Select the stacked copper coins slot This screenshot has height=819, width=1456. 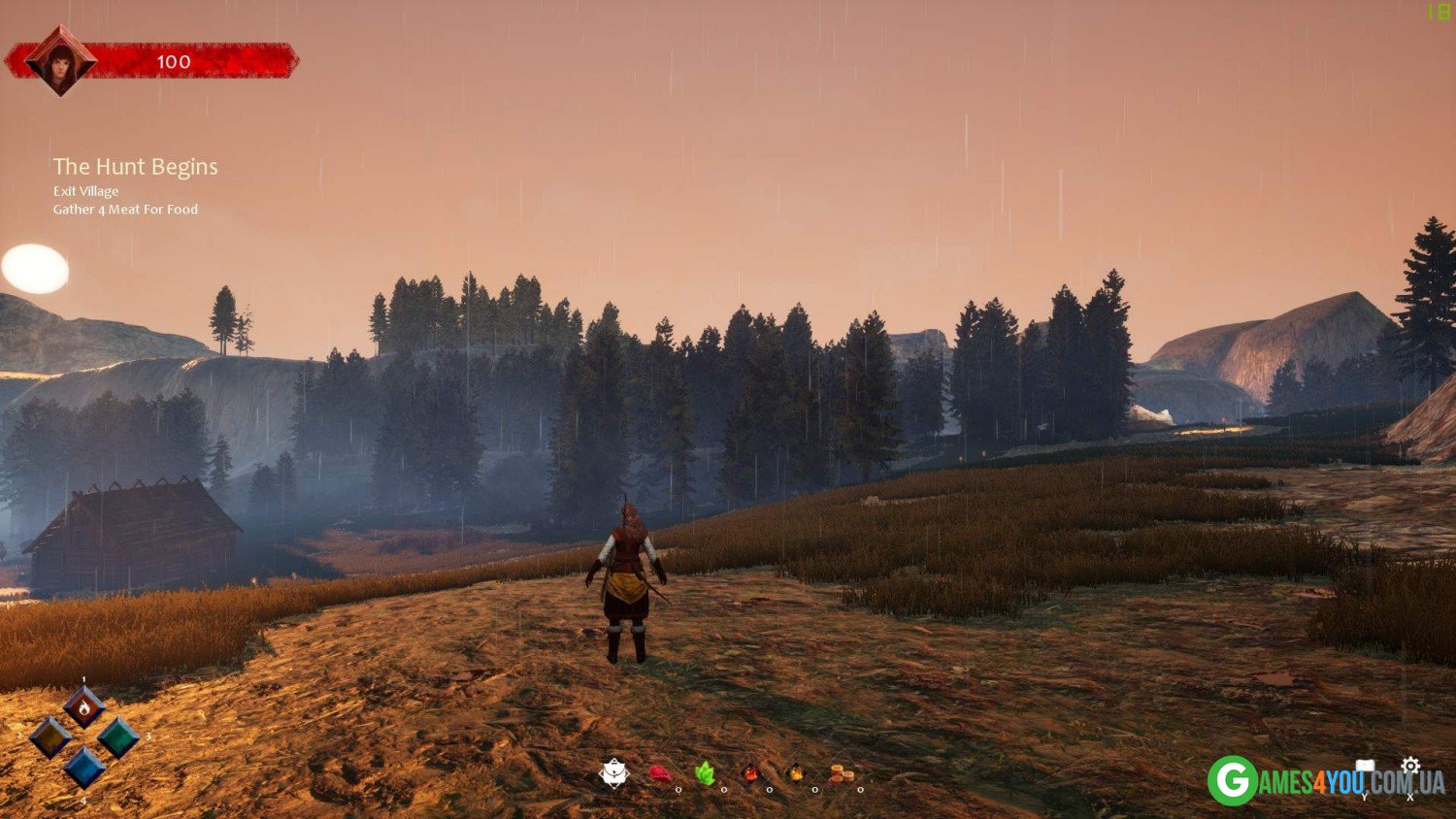point(842,774)
